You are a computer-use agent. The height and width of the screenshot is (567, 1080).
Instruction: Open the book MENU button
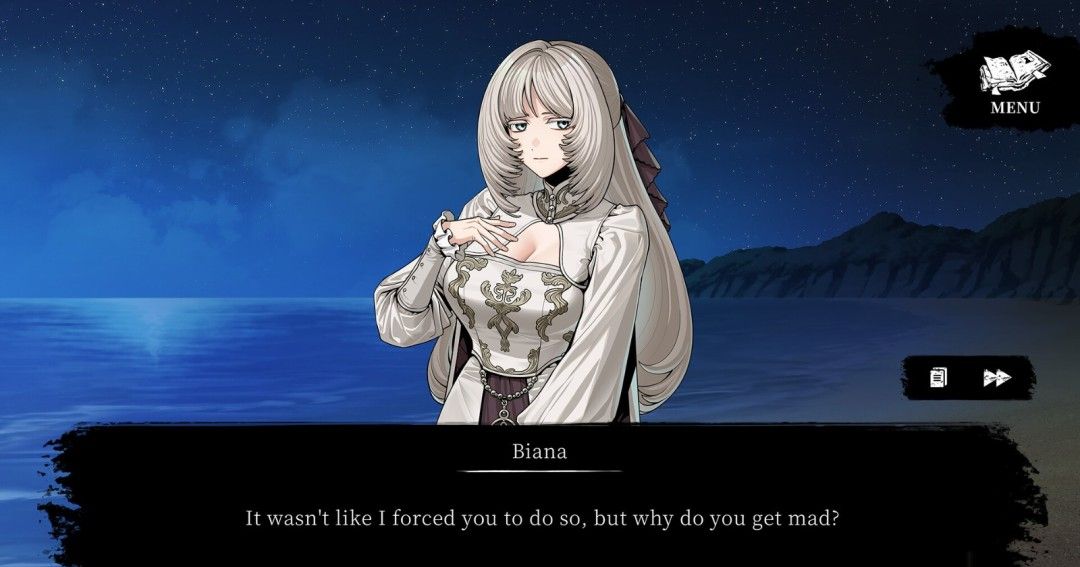coord(1014,82)
